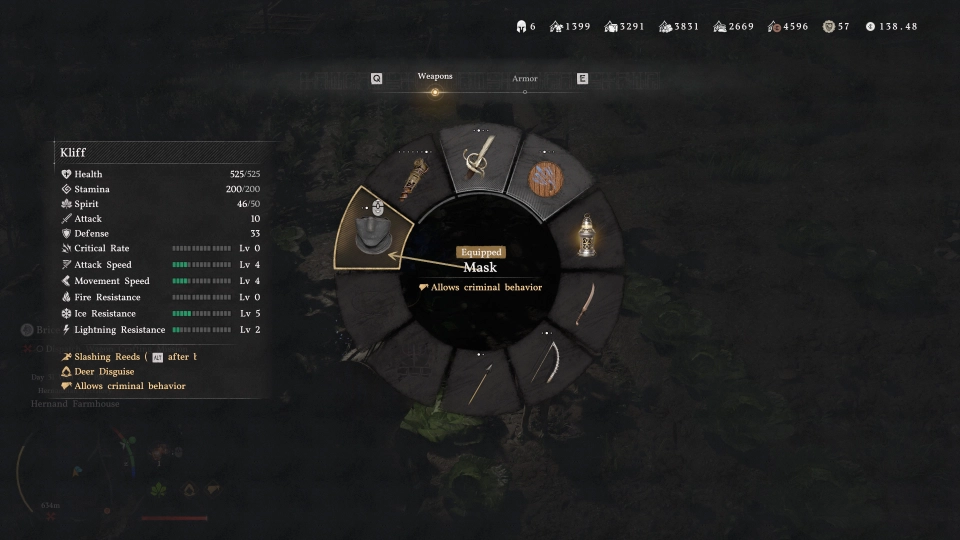This screenshot has height=540, width=960.
Task: Select the curved blade slot
Action: [584, 303]
